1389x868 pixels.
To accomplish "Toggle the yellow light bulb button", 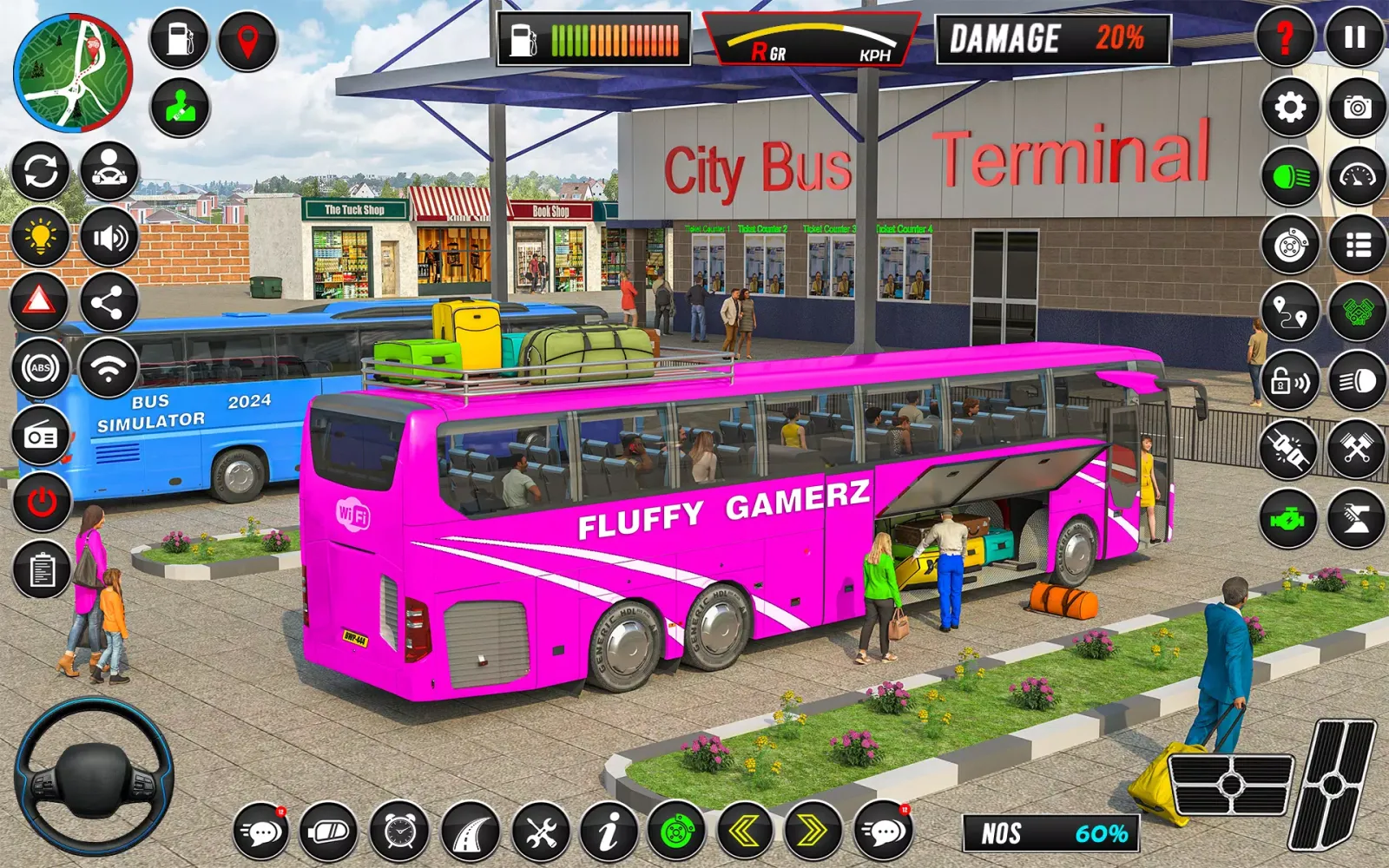I will click(x=40, y=237).
